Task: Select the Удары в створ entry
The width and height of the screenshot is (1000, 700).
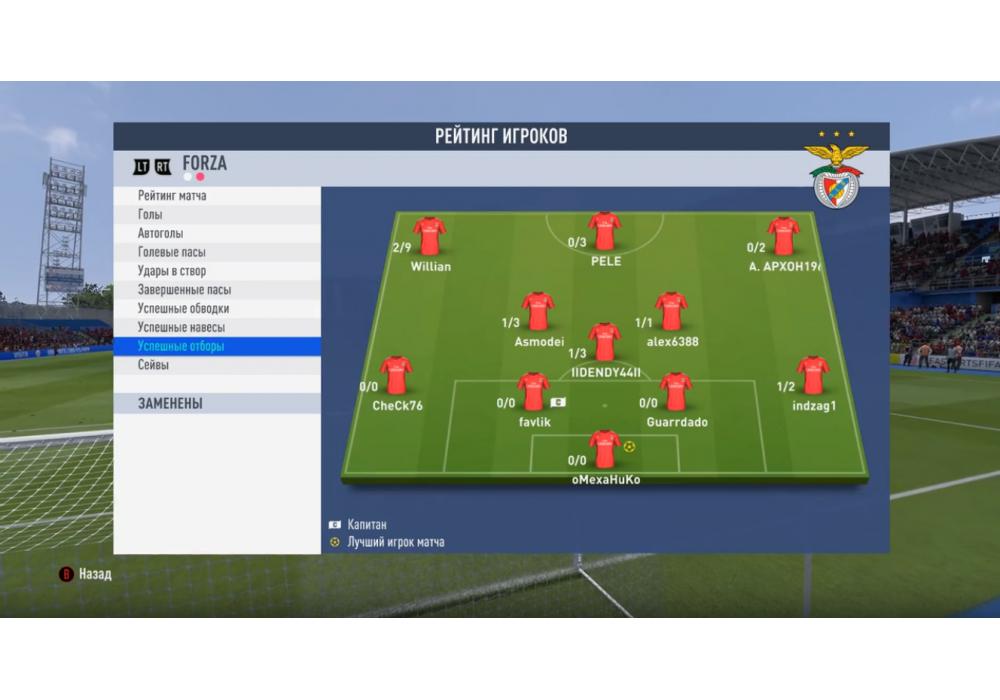Action: (x=217, y=271)
